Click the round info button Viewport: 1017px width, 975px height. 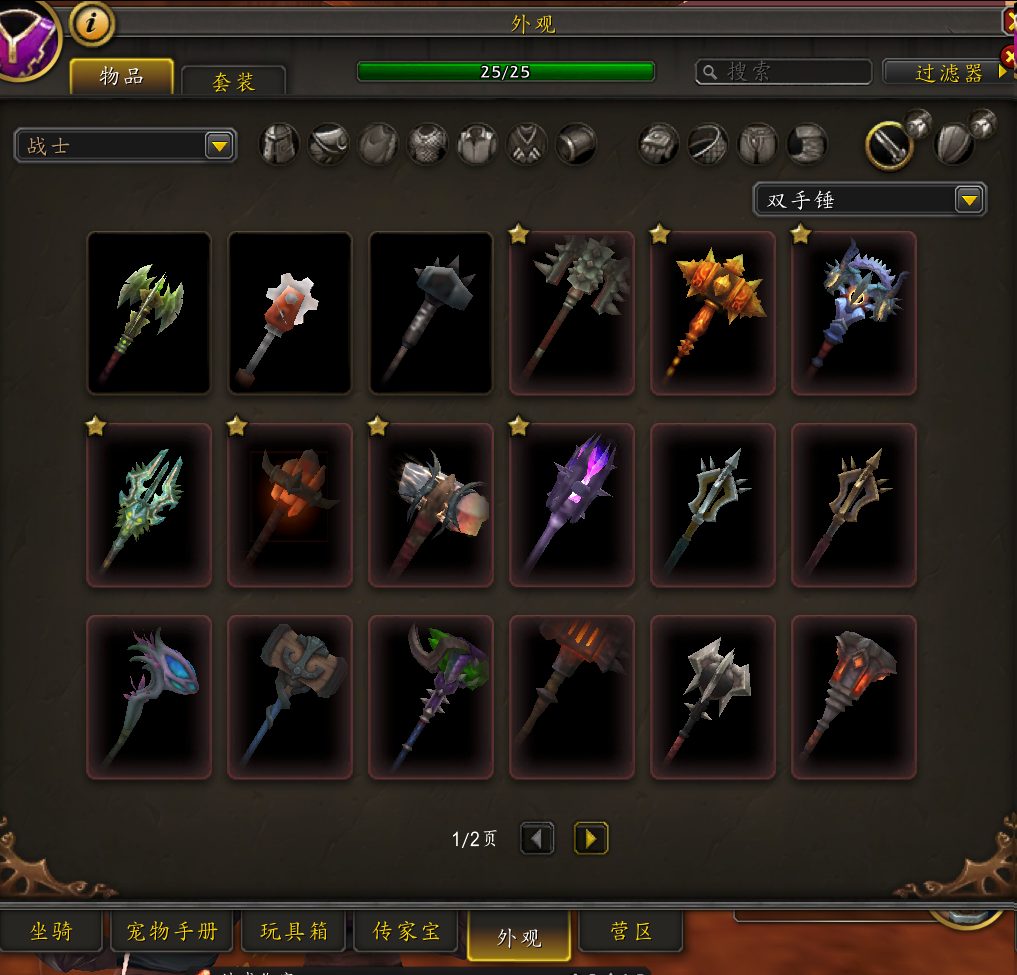(92, 24)
